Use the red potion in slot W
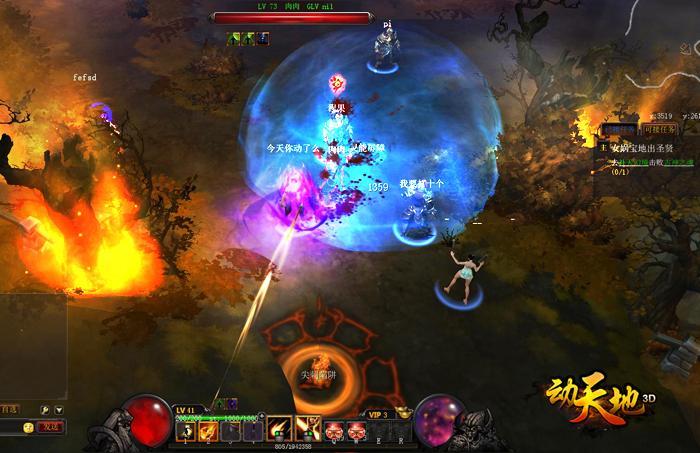 353,430
